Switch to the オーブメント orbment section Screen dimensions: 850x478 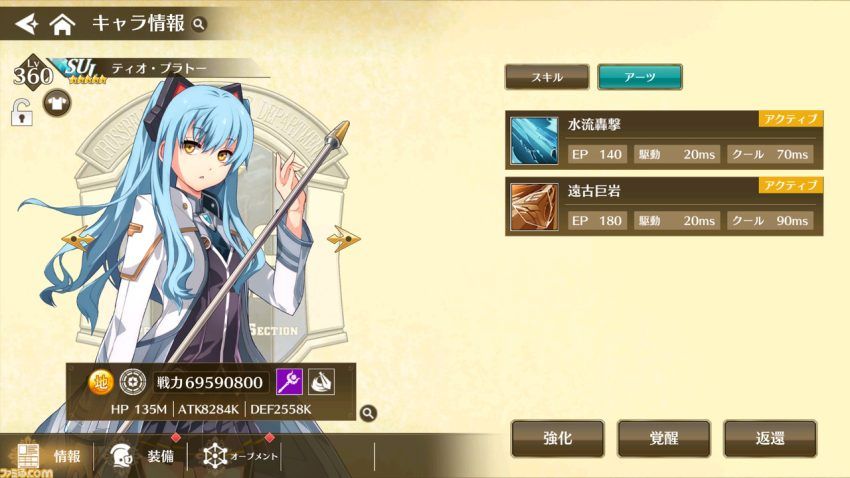240,456
